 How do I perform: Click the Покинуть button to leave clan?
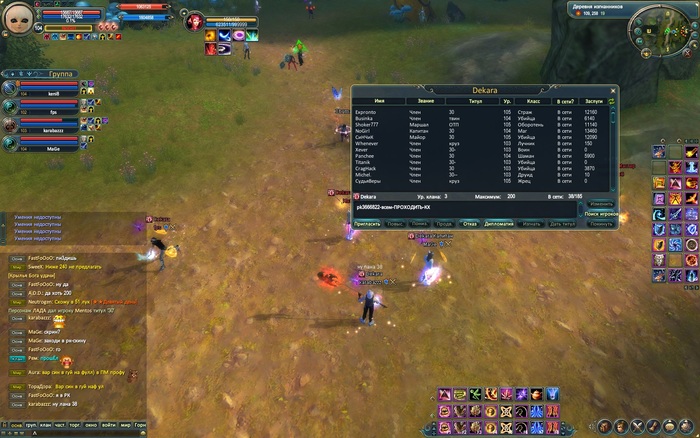[601, 224]
